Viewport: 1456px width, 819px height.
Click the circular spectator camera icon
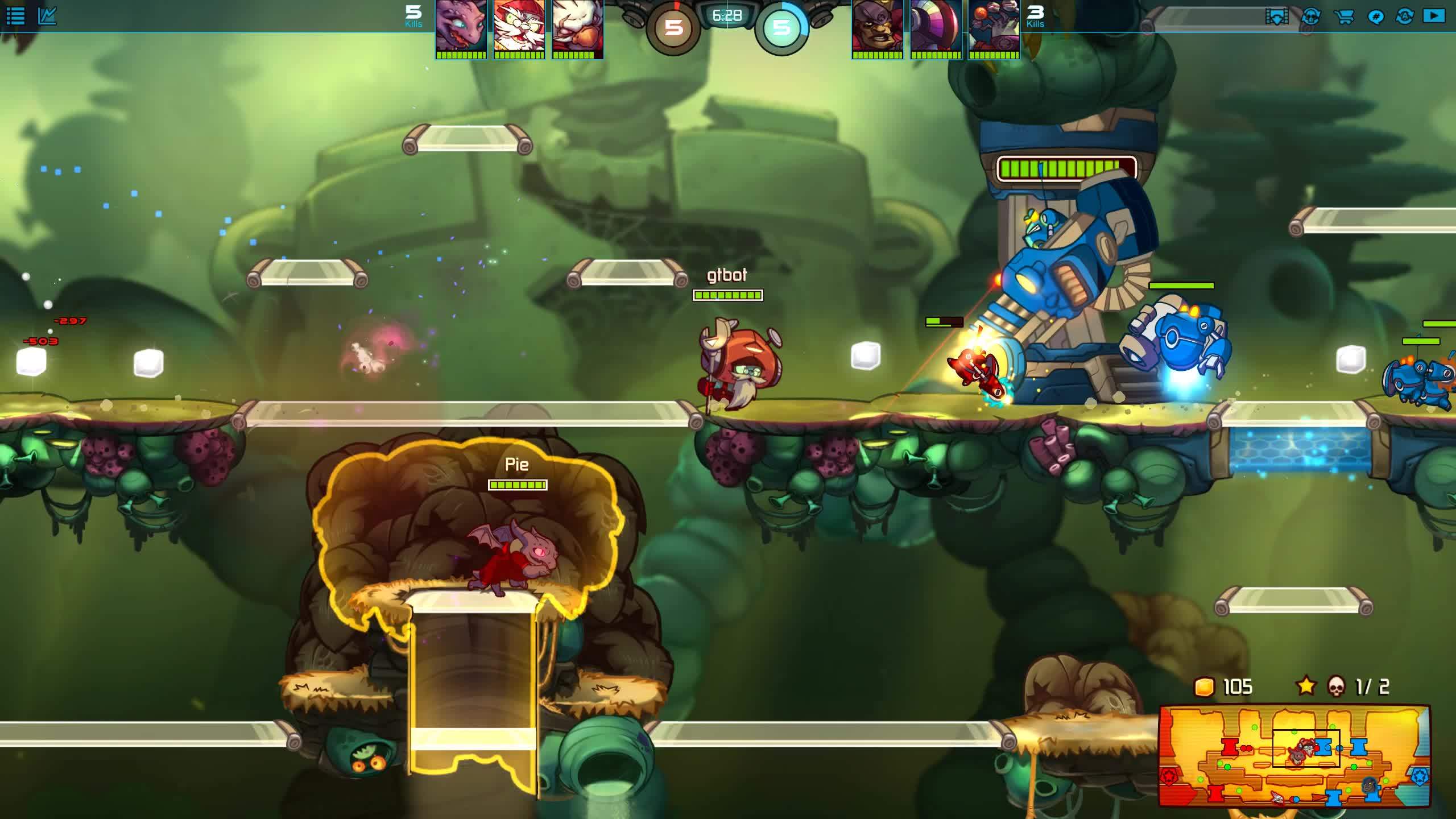tap(1404, 16)
